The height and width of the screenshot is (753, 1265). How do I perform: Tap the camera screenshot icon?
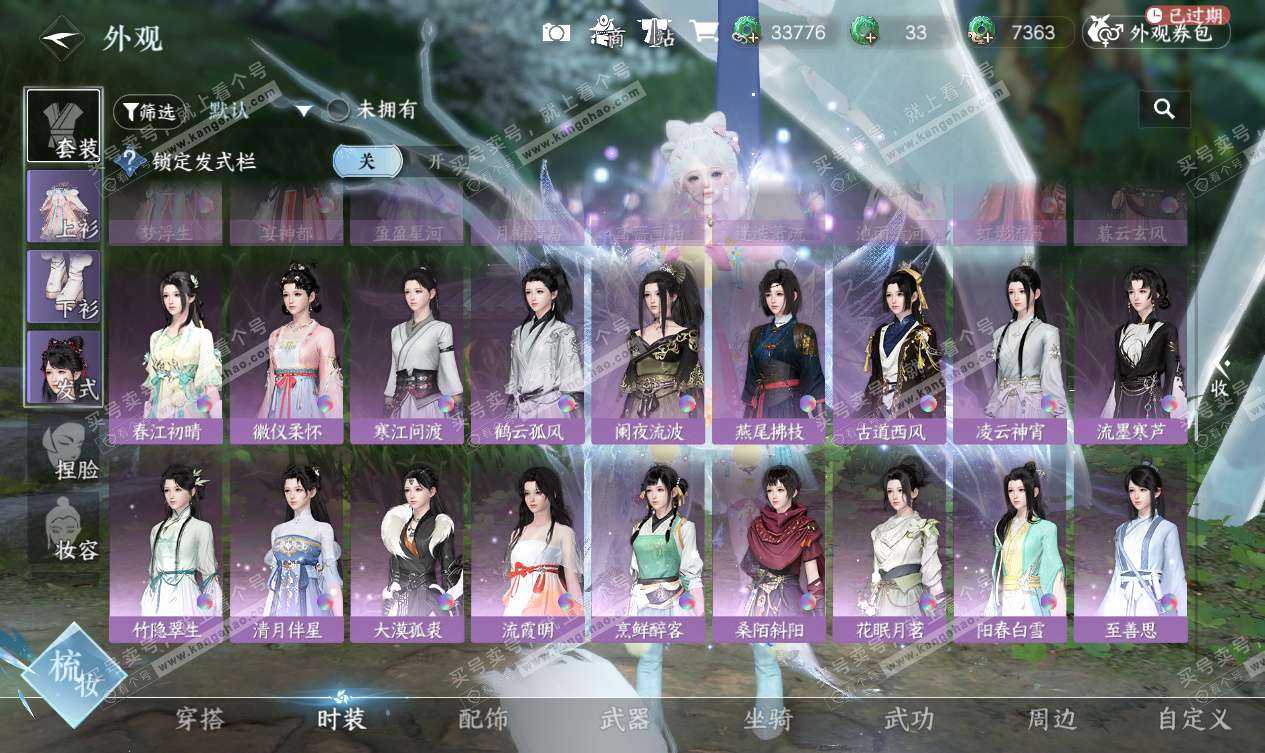coord(556,32)
